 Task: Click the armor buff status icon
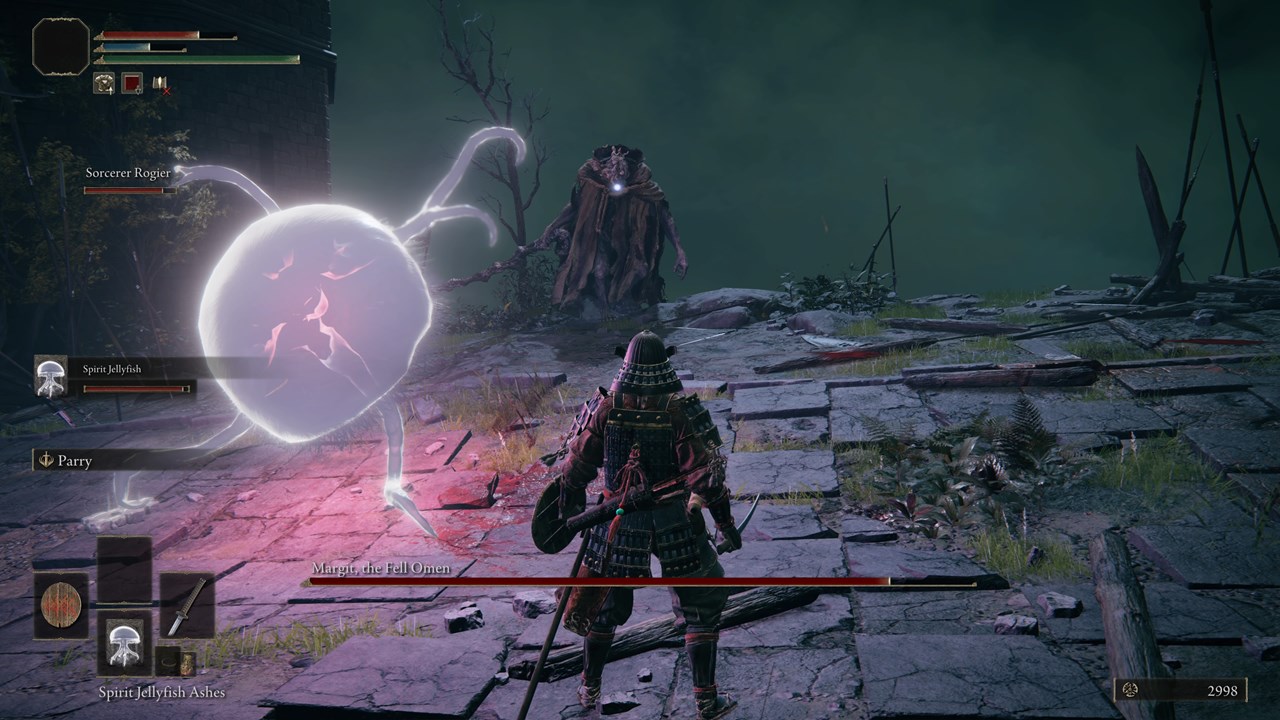tap(104, 84)
